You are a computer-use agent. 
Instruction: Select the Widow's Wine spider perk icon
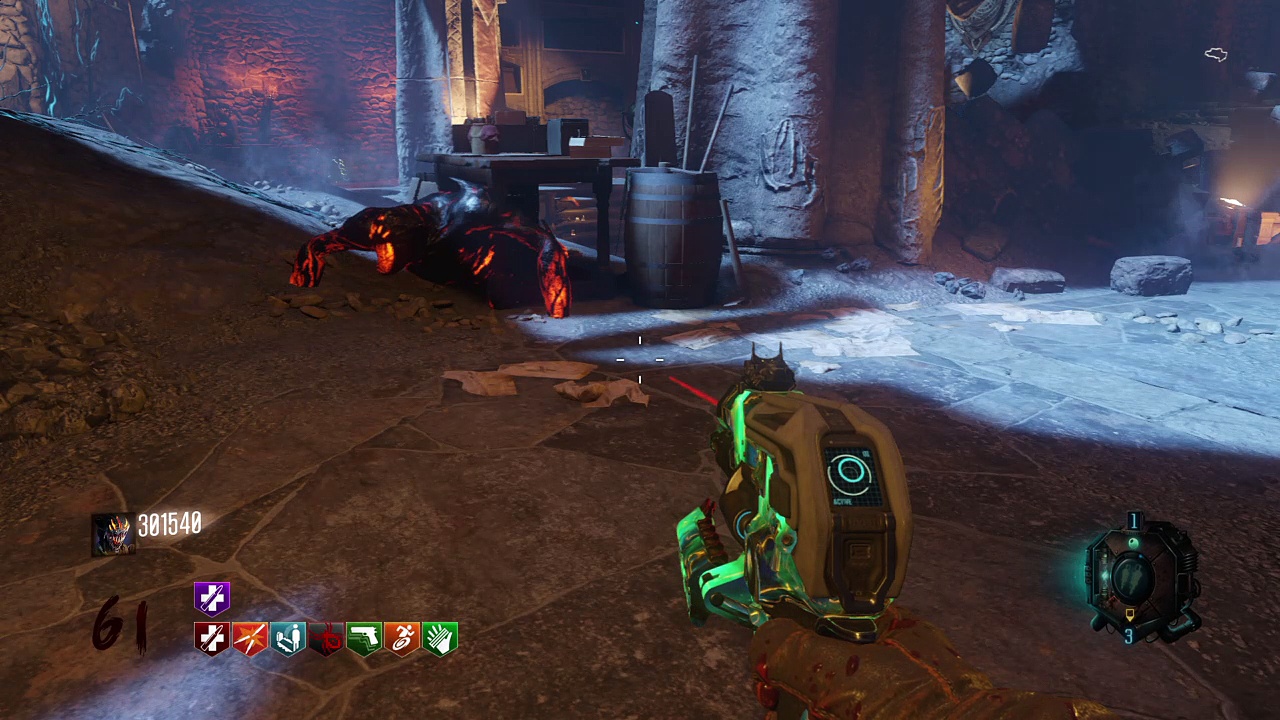(326, 638)
